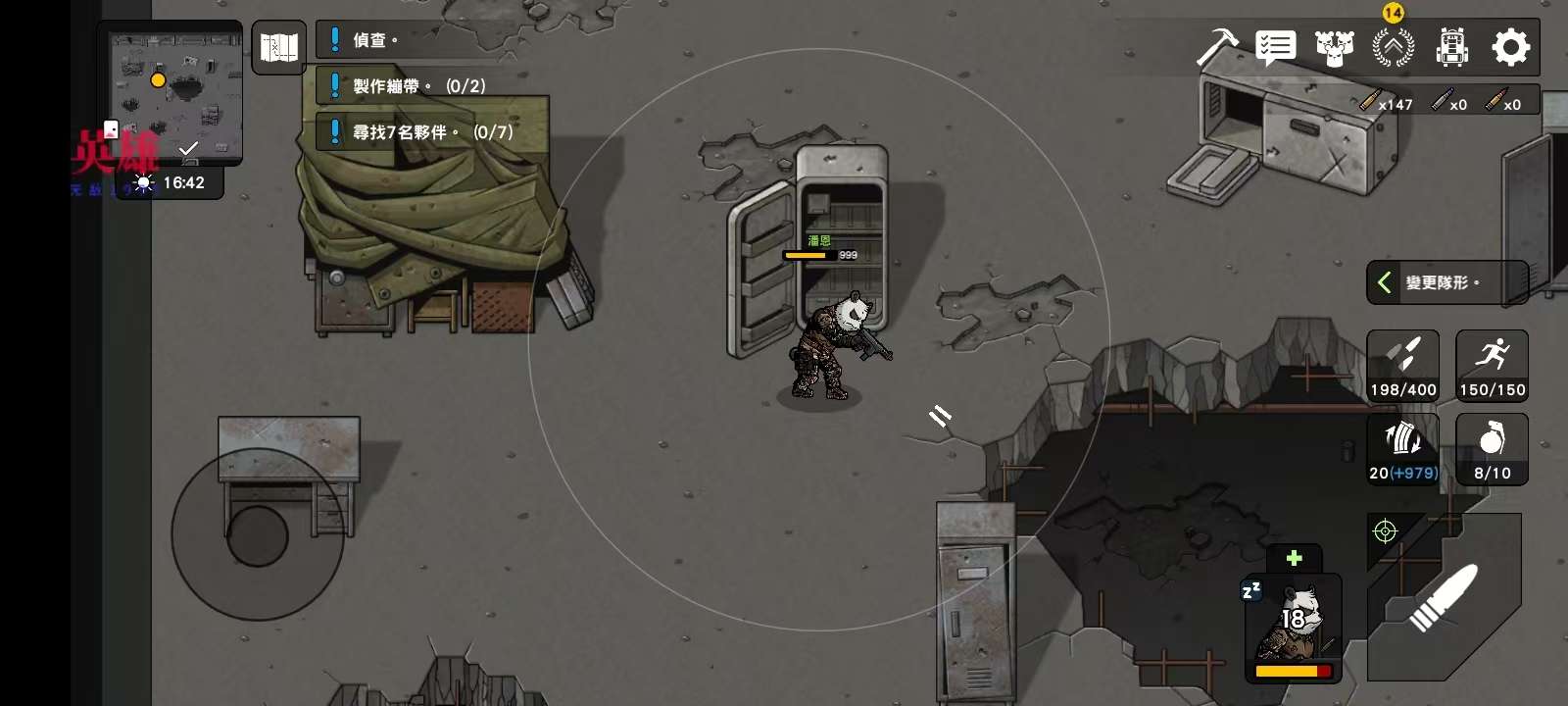Select the panda character portrait
The width and height of the screenshot is (1568, 706).
(x=1294, y=628)
